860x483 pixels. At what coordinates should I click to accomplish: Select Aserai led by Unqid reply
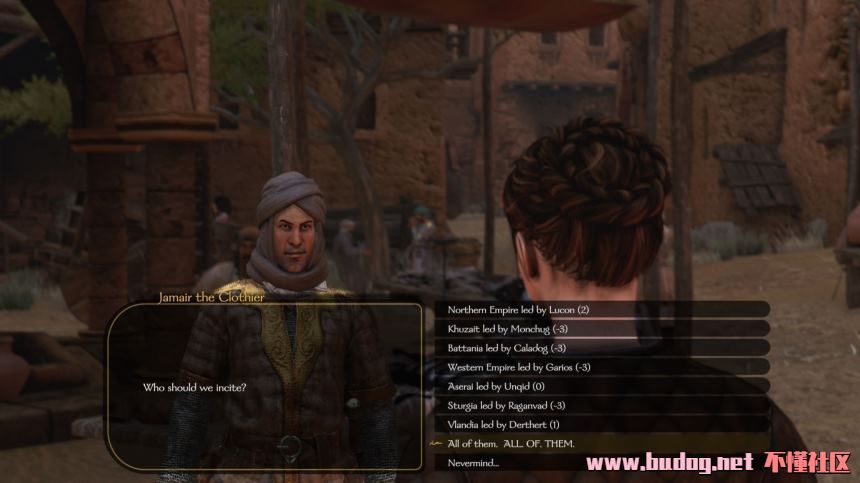(x=496, y=386)
